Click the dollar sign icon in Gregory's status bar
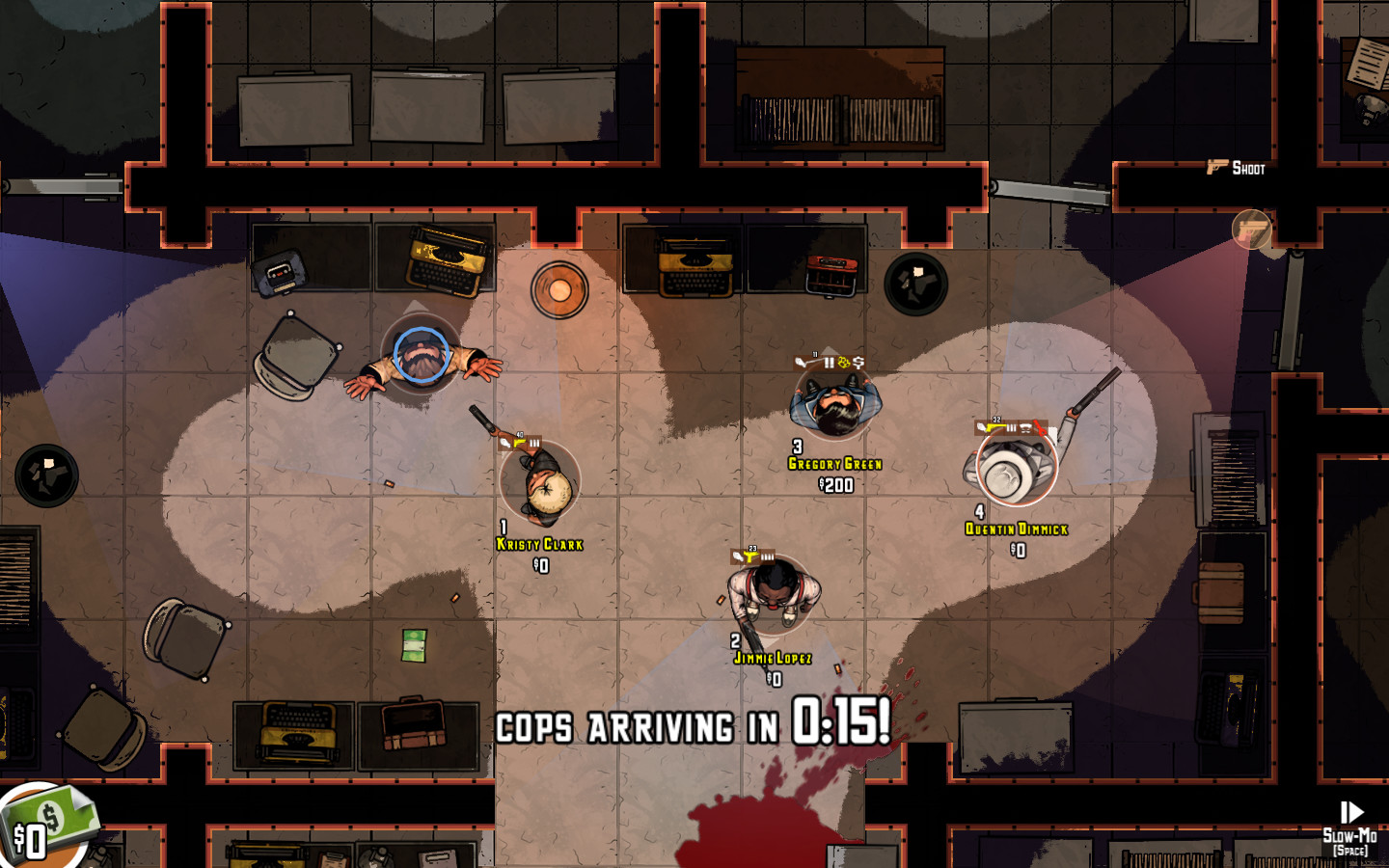 (858, 362)
